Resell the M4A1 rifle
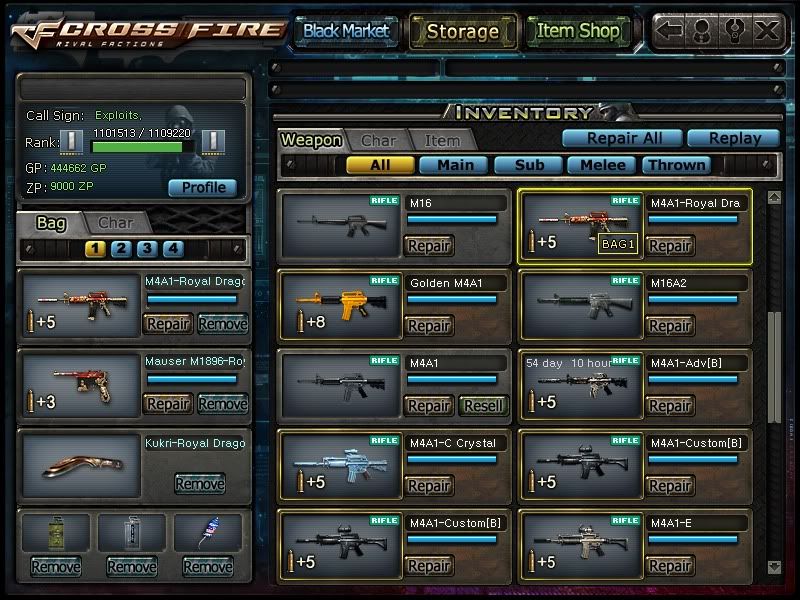The height and width of the screenshot is (600, 800). (484, 406)
